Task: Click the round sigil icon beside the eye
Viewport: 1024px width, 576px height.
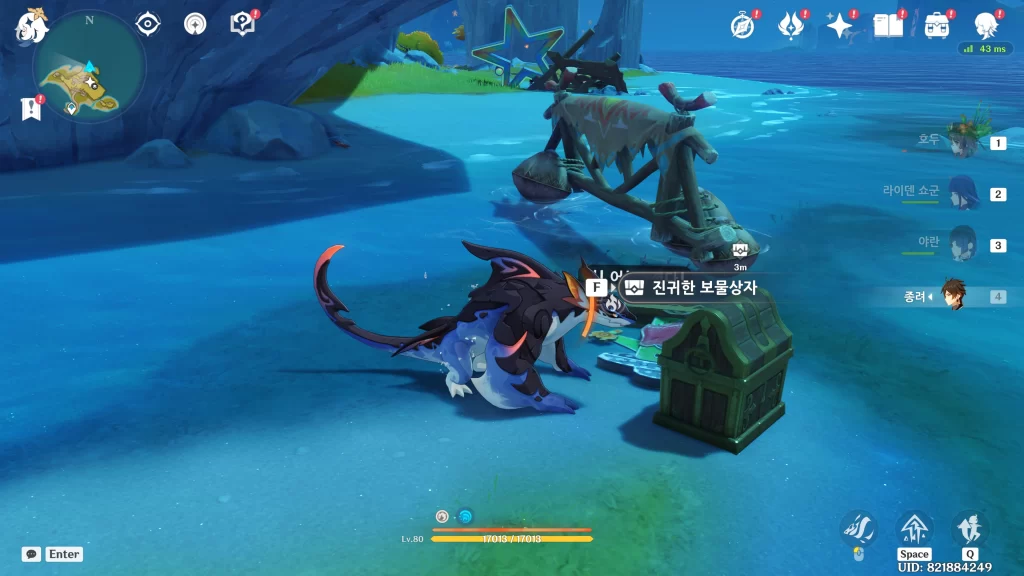Action: [x=195, y=23]
